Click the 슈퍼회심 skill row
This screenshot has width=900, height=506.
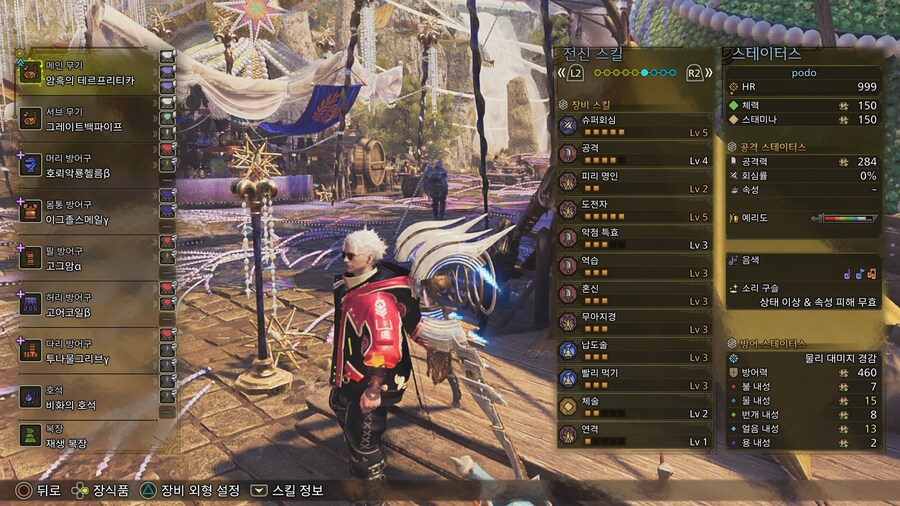click(x=635, y=125)
